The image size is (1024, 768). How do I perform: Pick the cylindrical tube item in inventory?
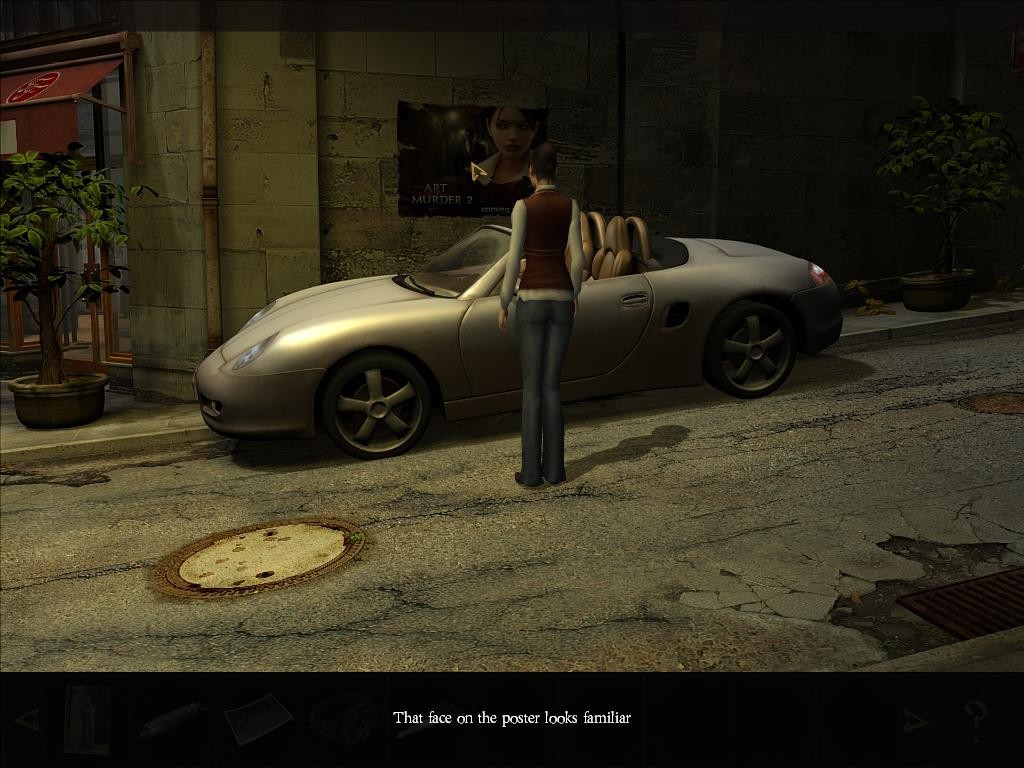[172, 719]
